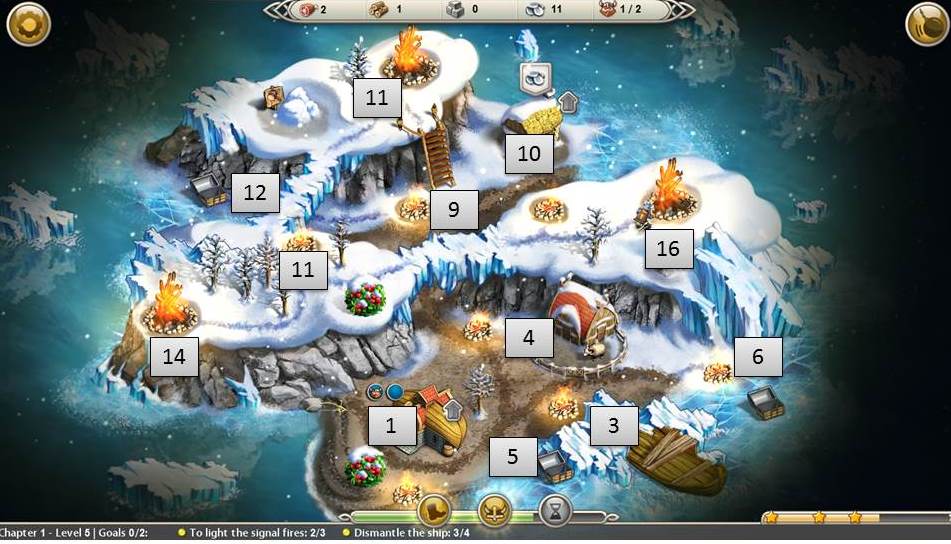Activate the hourglass time bonus
Viewport: 951px width, 544px height.
[554, 512]
